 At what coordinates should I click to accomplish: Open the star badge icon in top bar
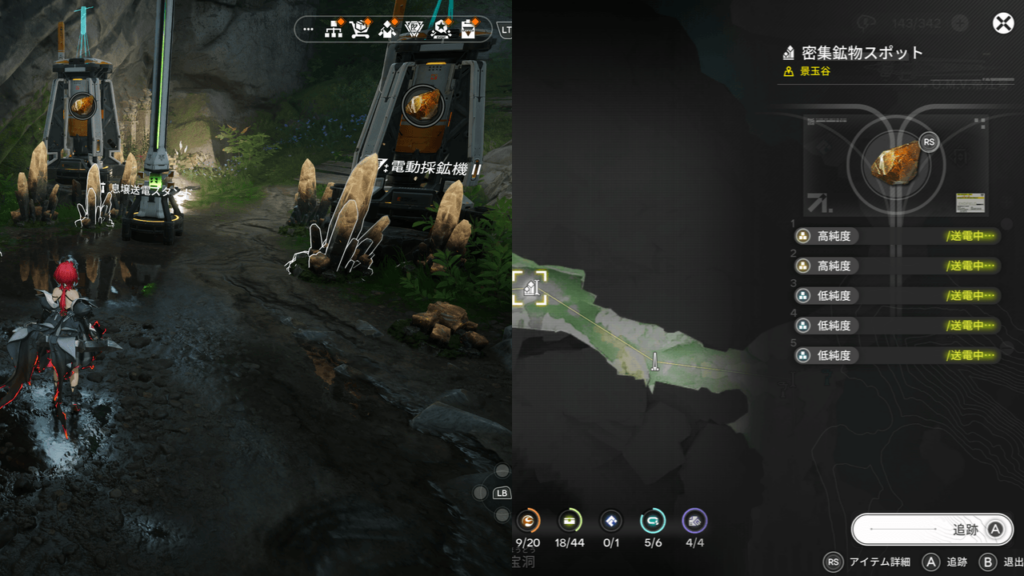tap(440, 29)
